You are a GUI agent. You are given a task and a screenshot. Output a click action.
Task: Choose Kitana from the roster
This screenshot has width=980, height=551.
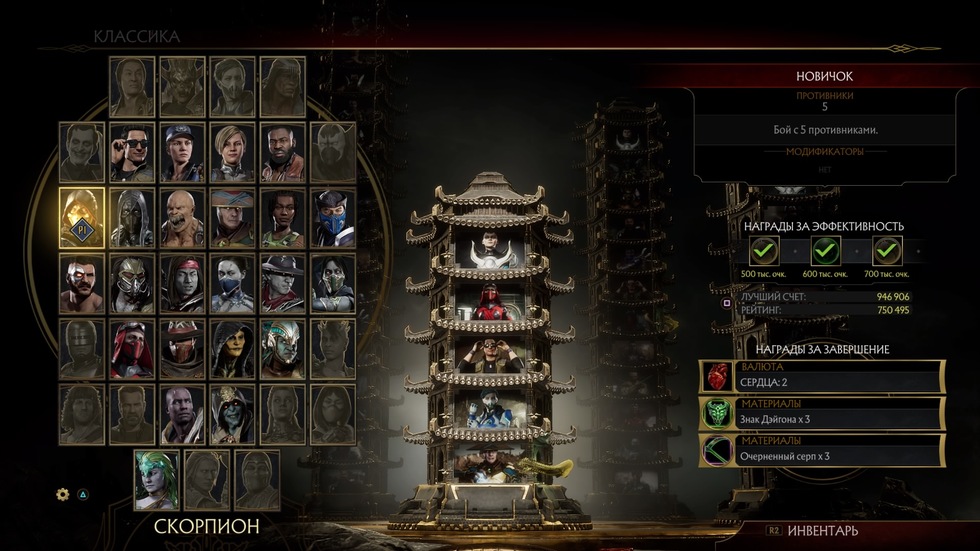(x=232, y=281)
